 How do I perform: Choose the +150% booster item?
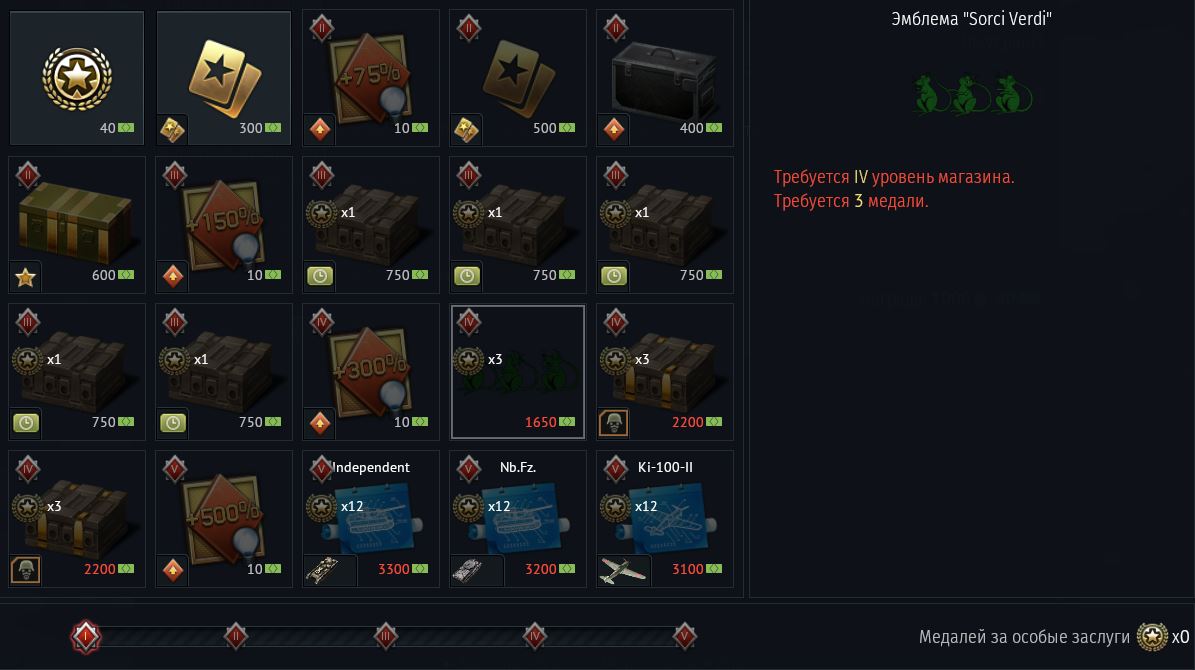tap(224, 225)
